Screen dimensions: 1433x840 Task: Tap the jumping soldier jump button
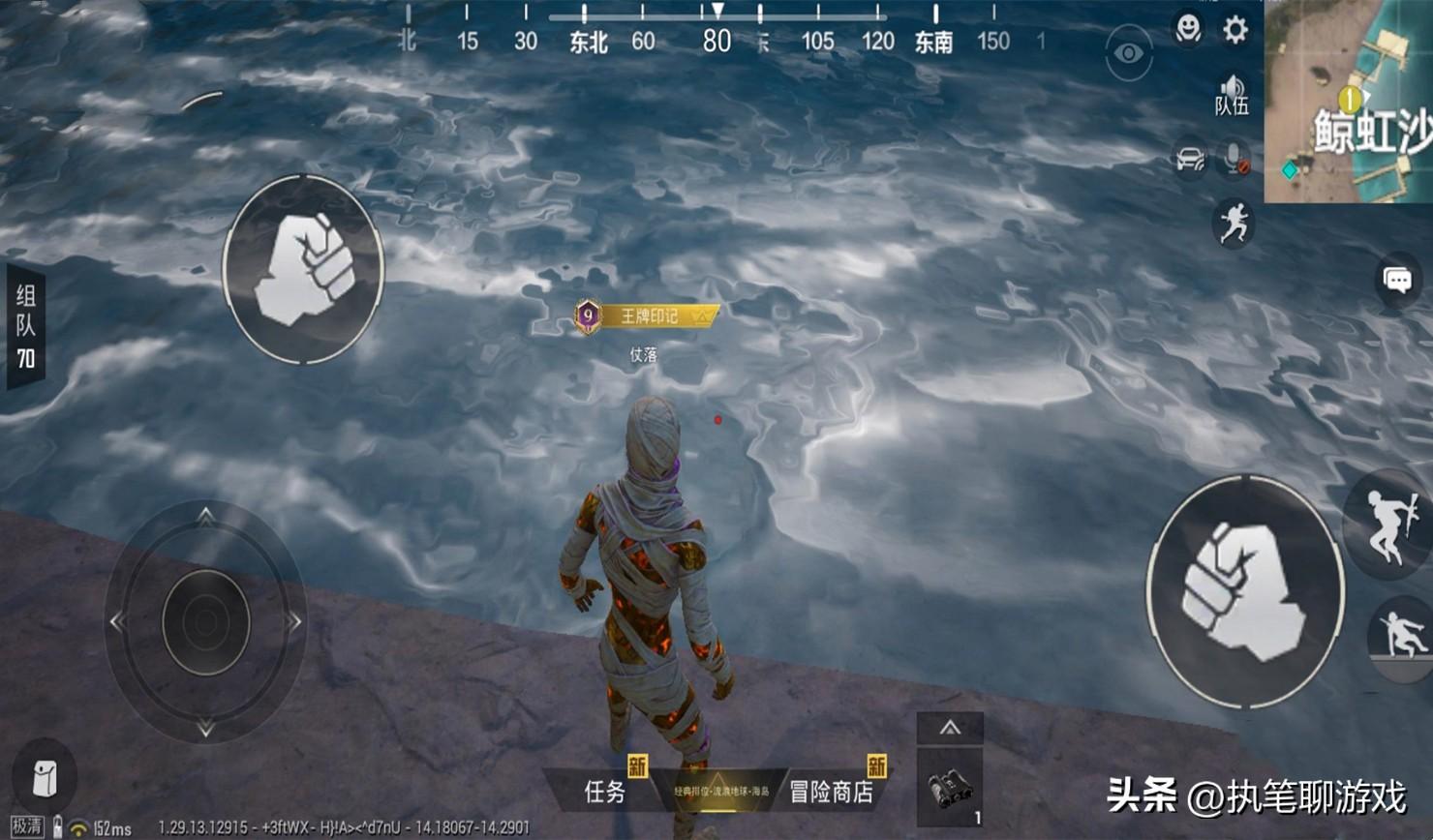pyautogui.click(x=1390, y=525)
